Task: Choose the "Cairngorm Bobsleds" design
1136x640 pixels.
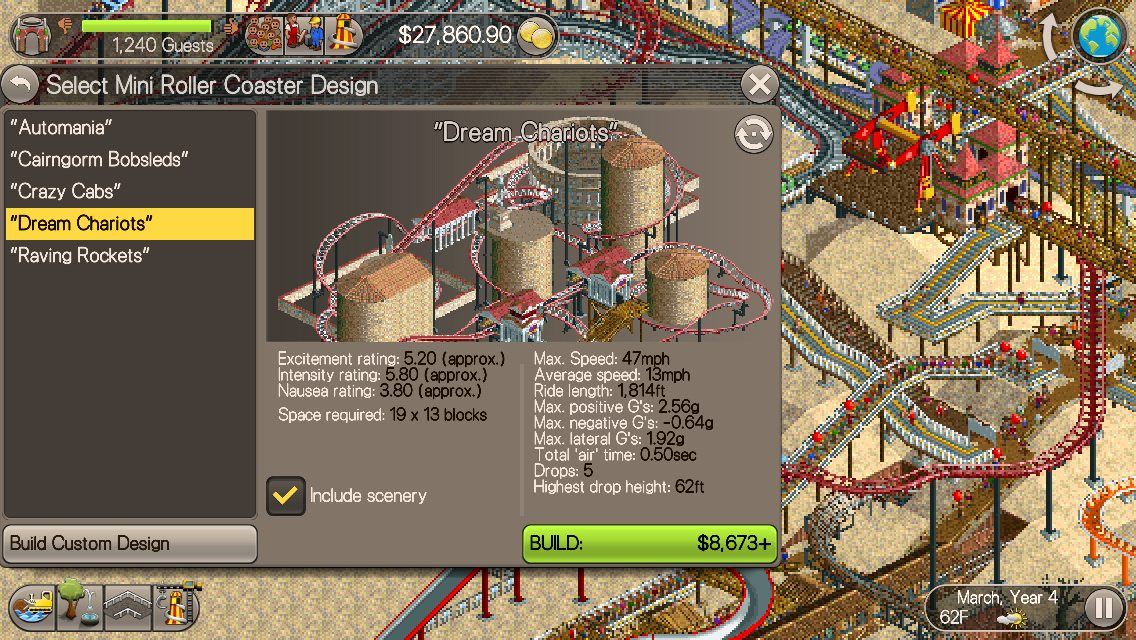Action: [99, 159]
